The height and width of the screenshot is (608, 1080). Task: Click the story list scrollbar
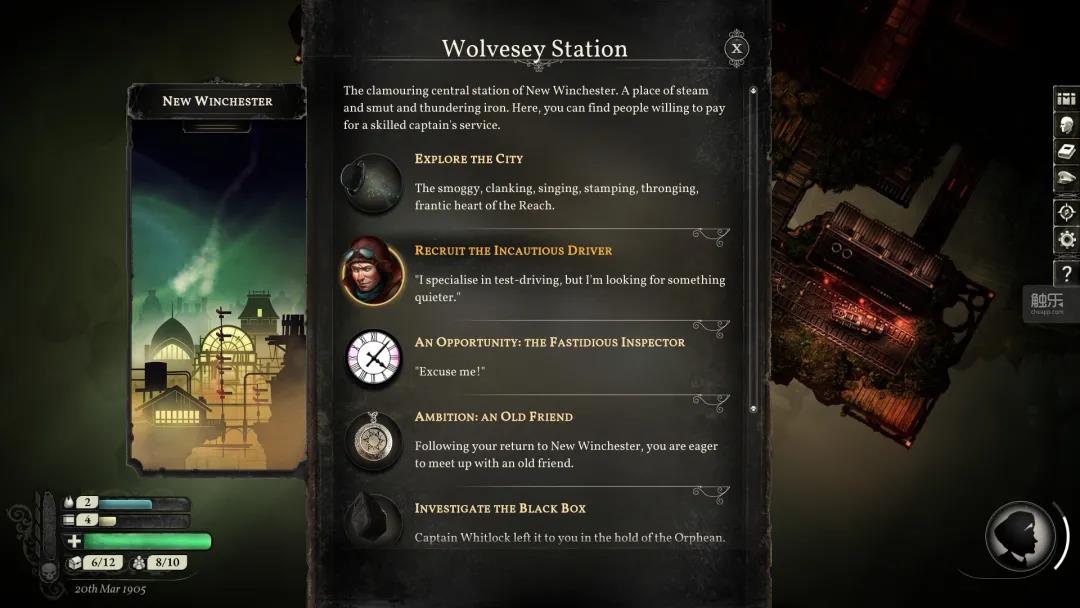click(x=753, y=250)
